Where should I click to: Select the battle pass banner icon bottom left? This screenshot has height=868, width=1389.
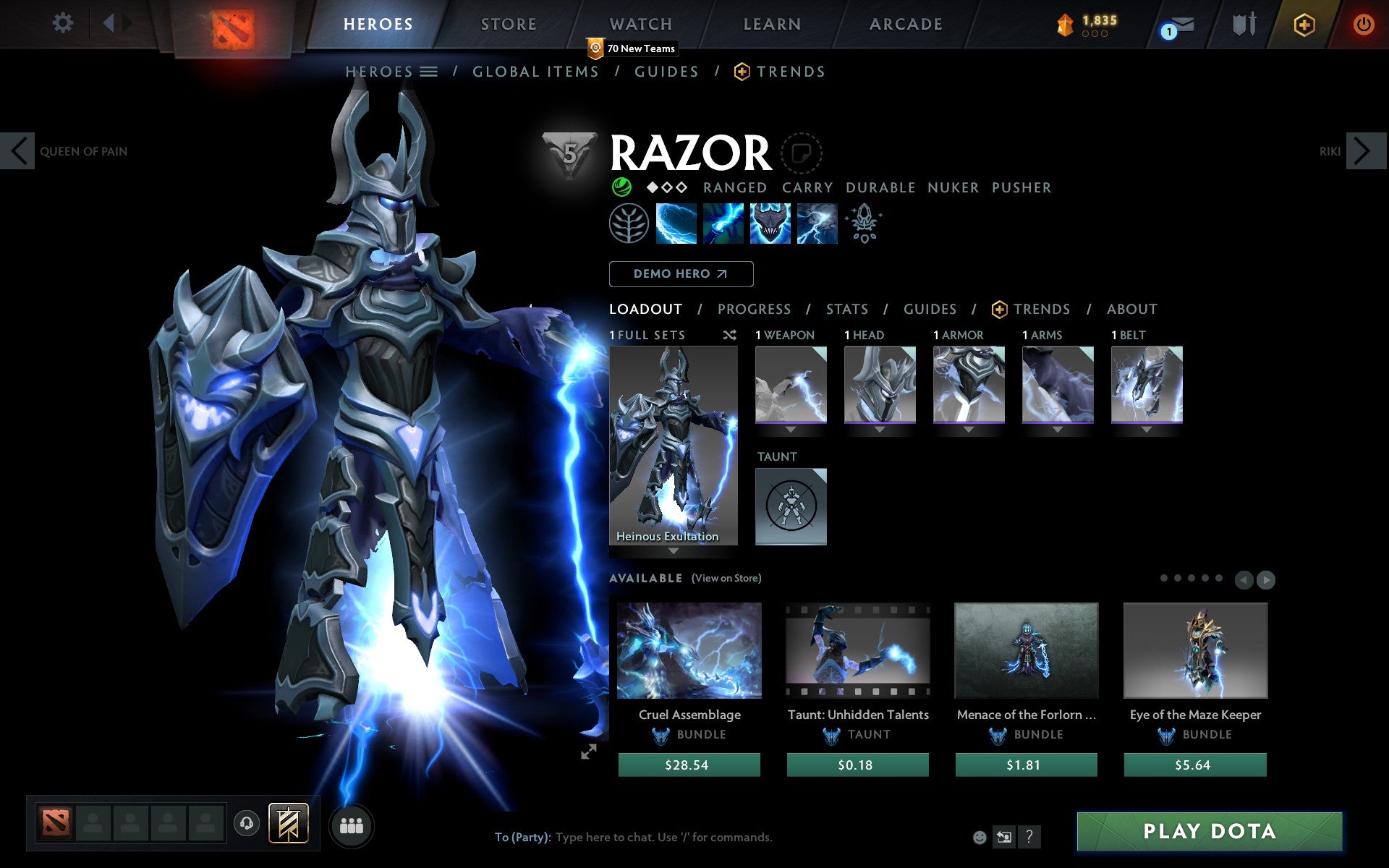288,822
